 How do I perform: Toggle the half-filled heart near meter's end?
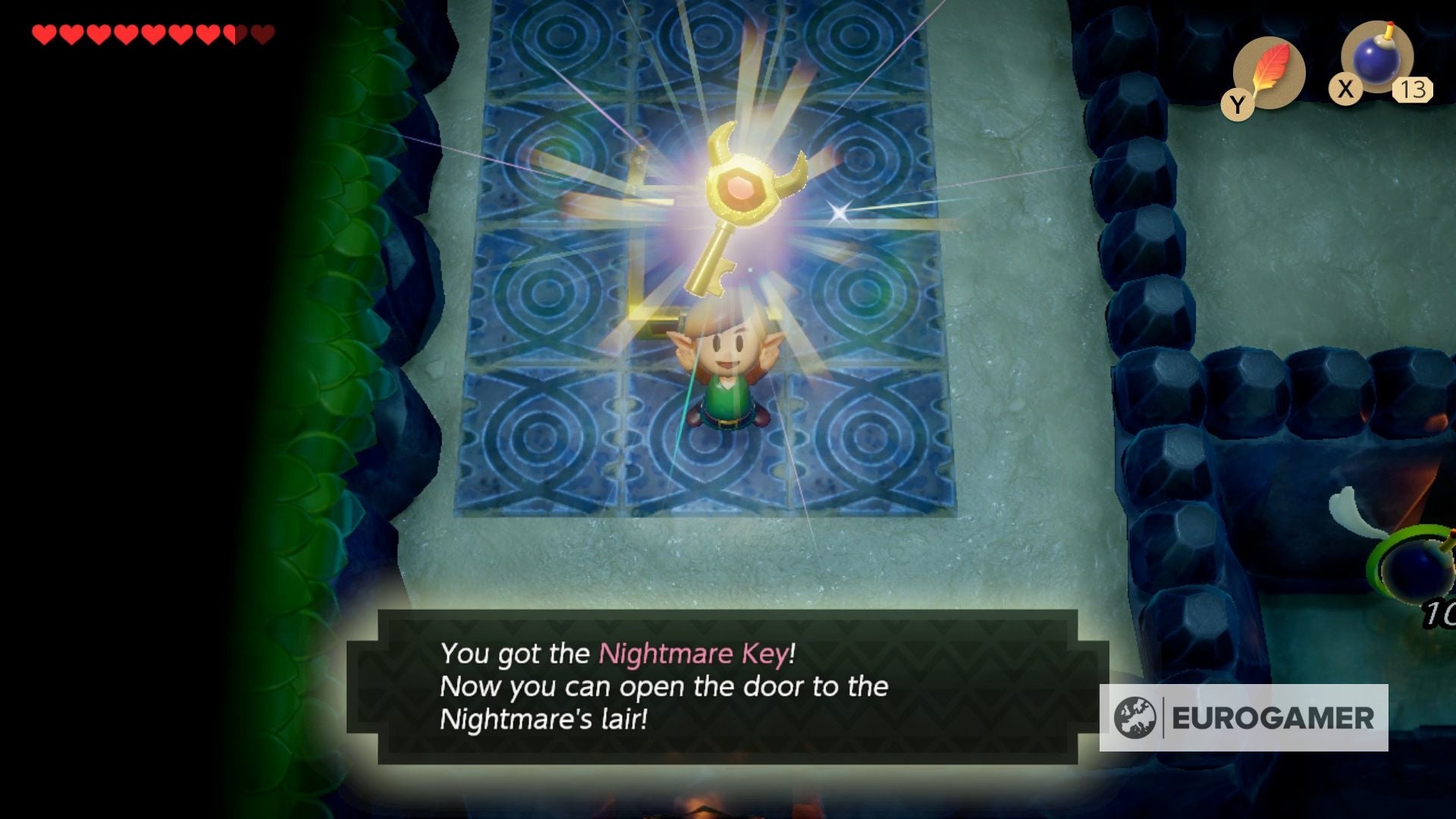pyautogui.click(x=235, y=34)
